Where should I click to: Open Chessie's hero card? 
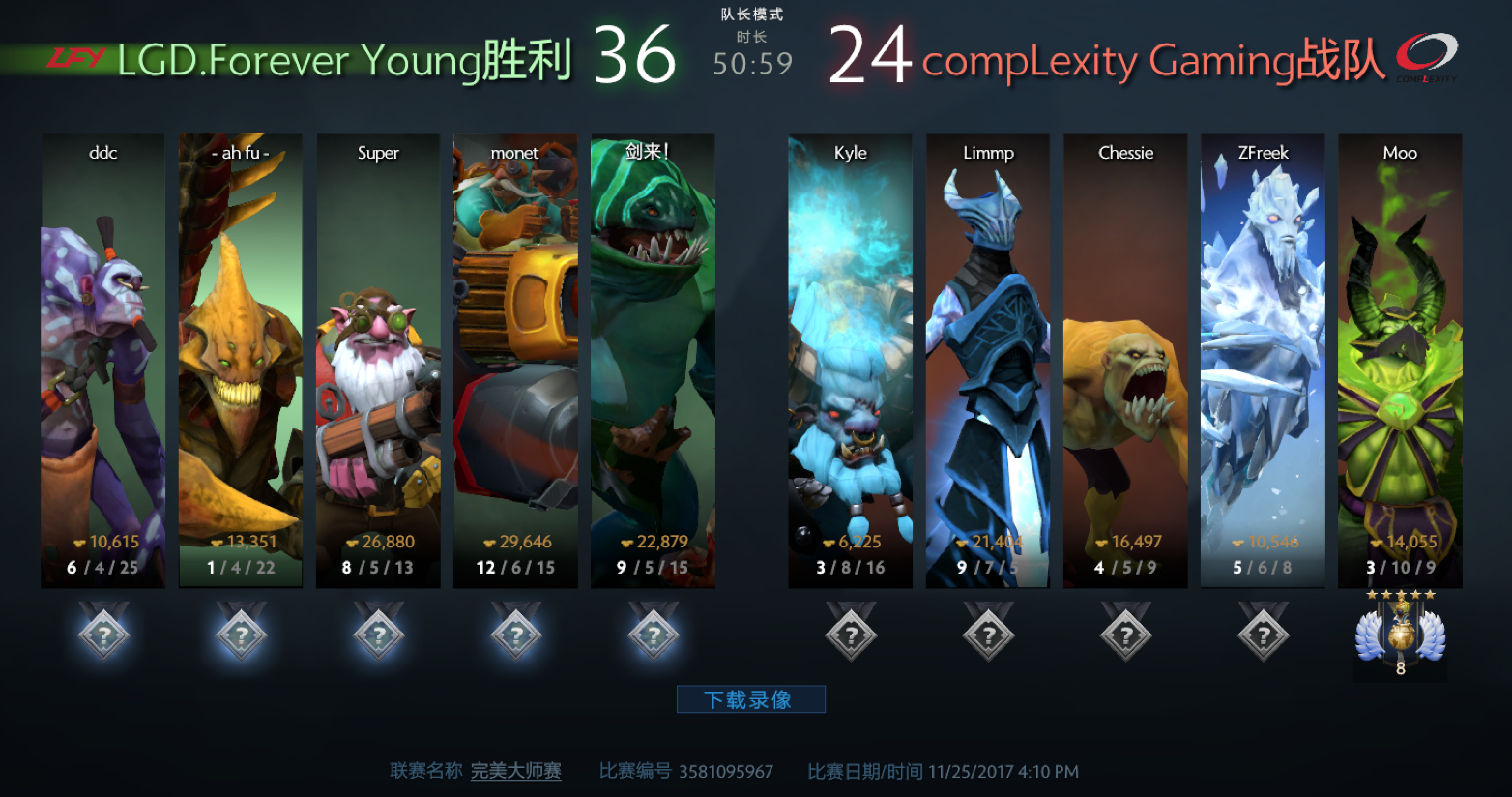[x=1125, y=360]
